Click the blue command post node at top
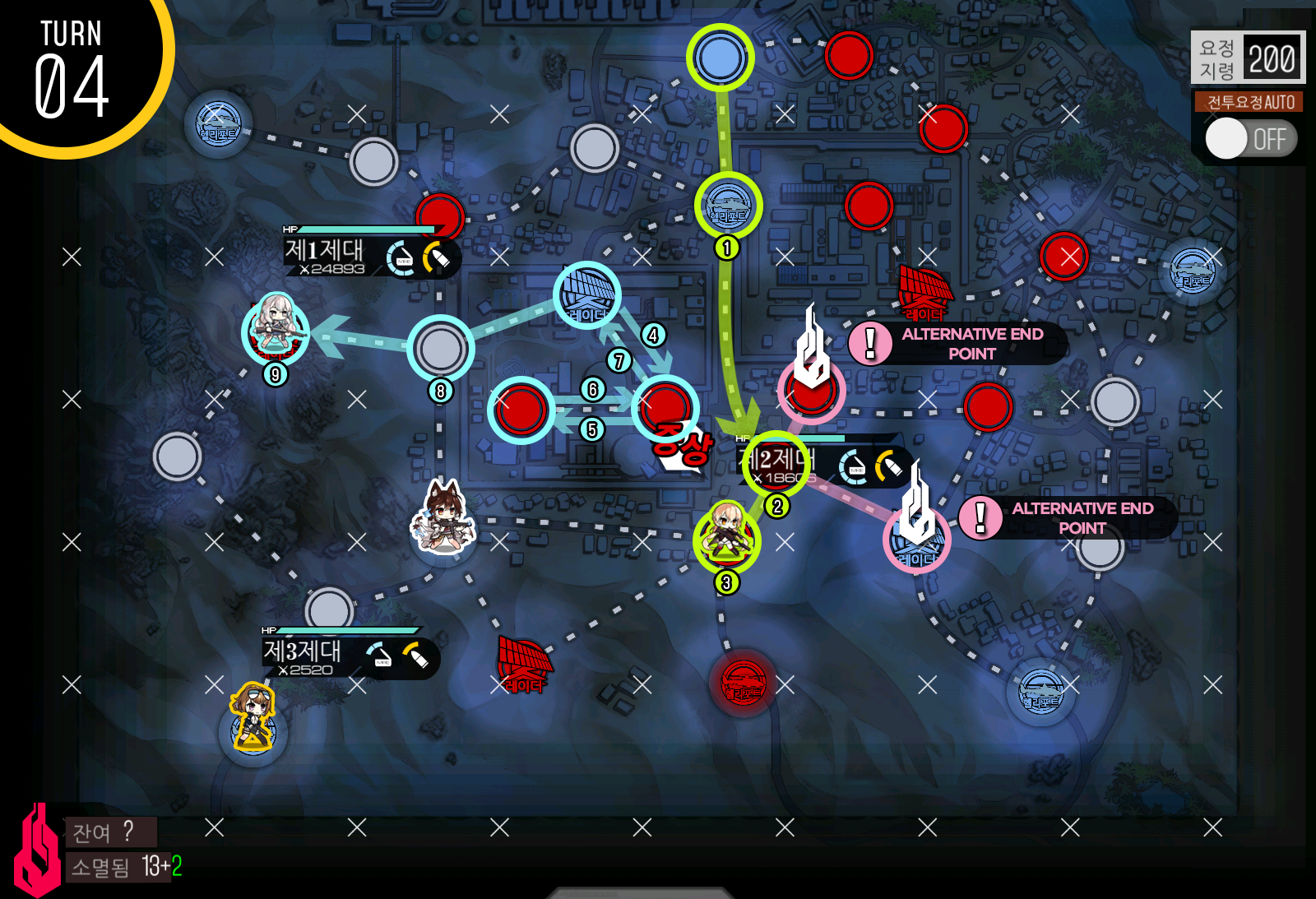 (x=722, y=58)
